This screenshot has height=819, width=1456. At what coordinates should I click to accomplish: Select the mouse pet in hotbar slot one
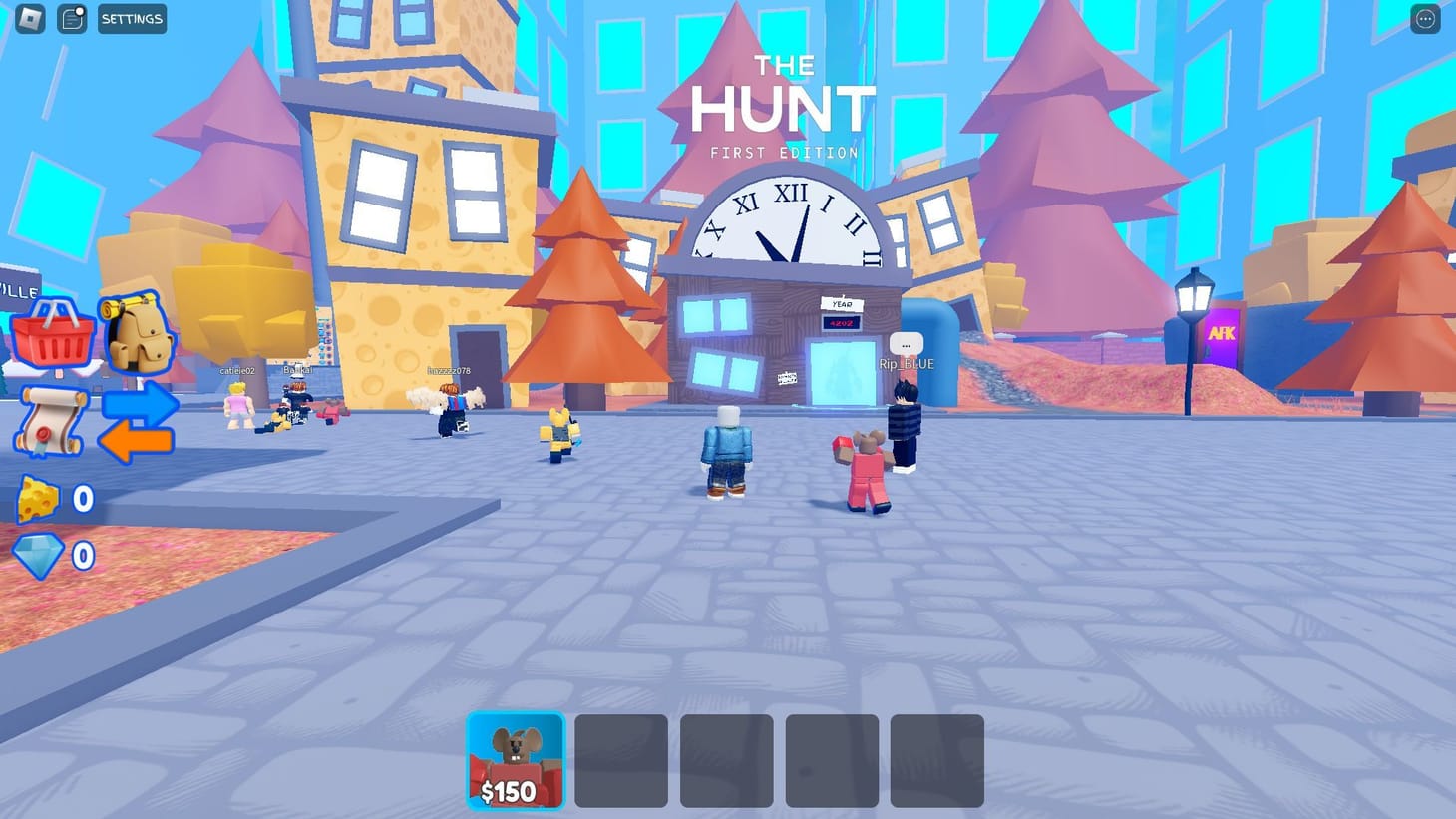point(515,760)
